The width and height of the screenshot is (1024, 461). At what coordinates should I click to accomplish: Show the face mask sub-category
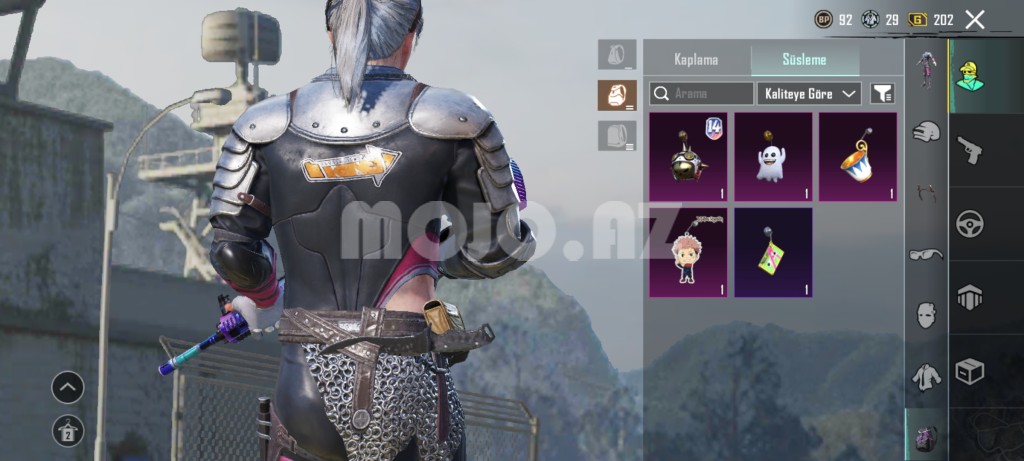927,315
